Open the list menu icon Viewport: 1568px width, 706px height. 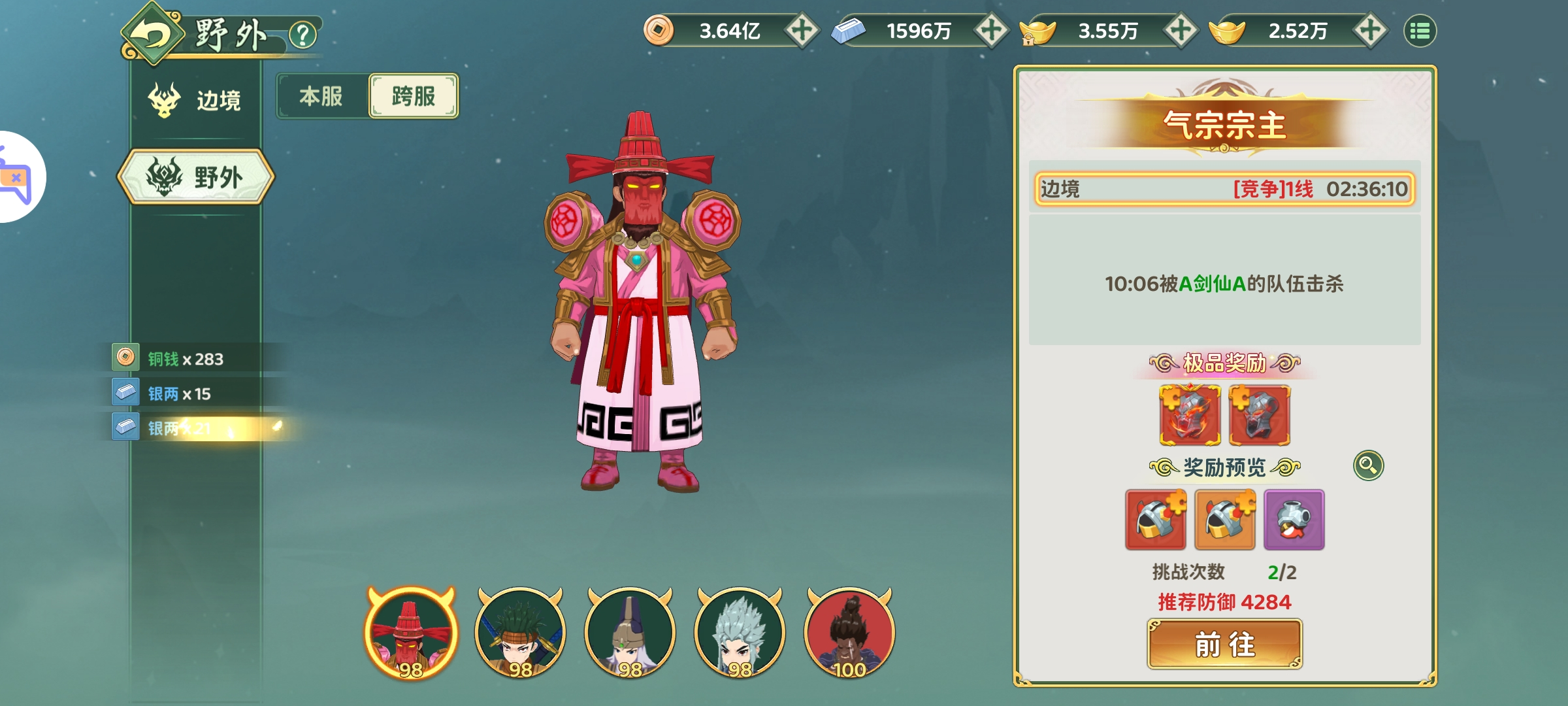coord(1420,31)
